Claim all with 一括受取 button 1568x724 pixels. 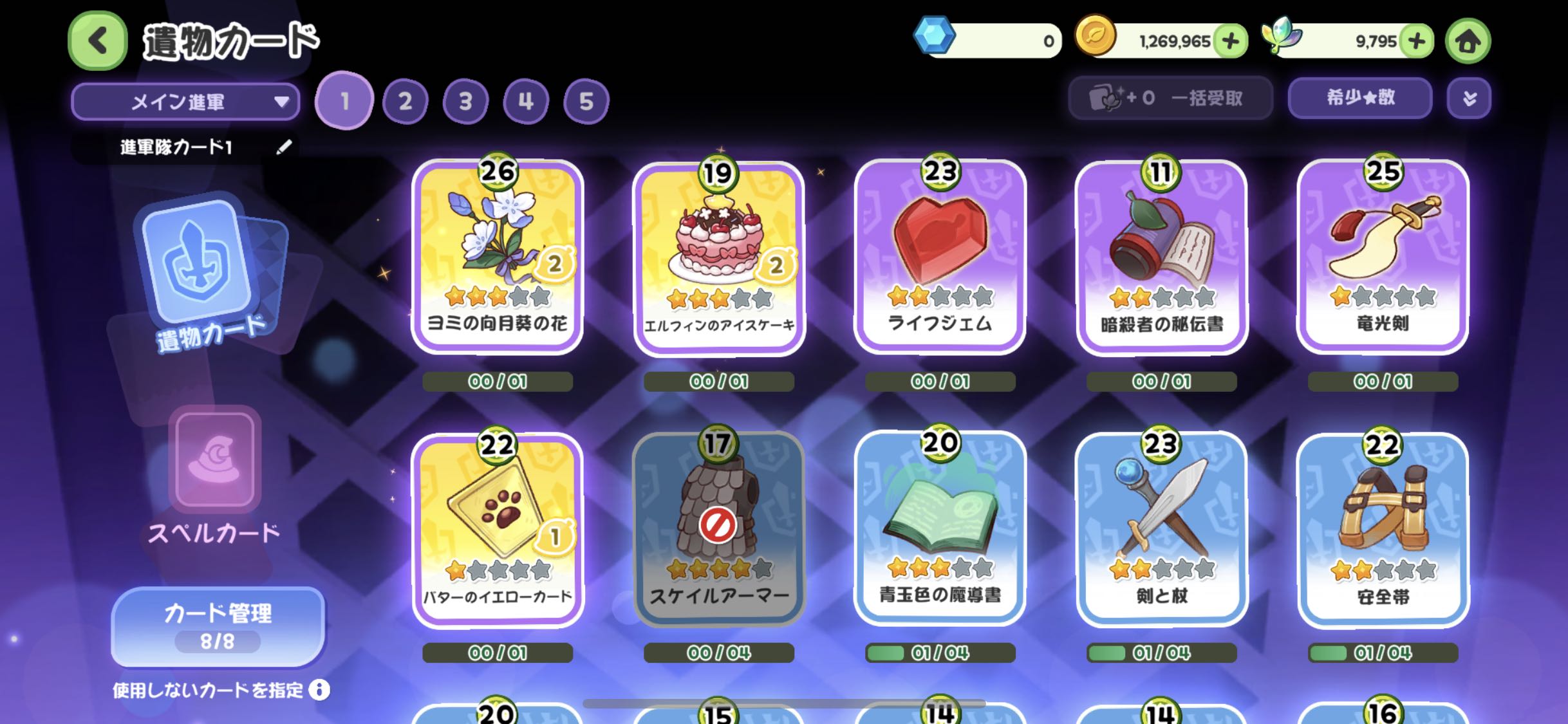[1170, 98]
